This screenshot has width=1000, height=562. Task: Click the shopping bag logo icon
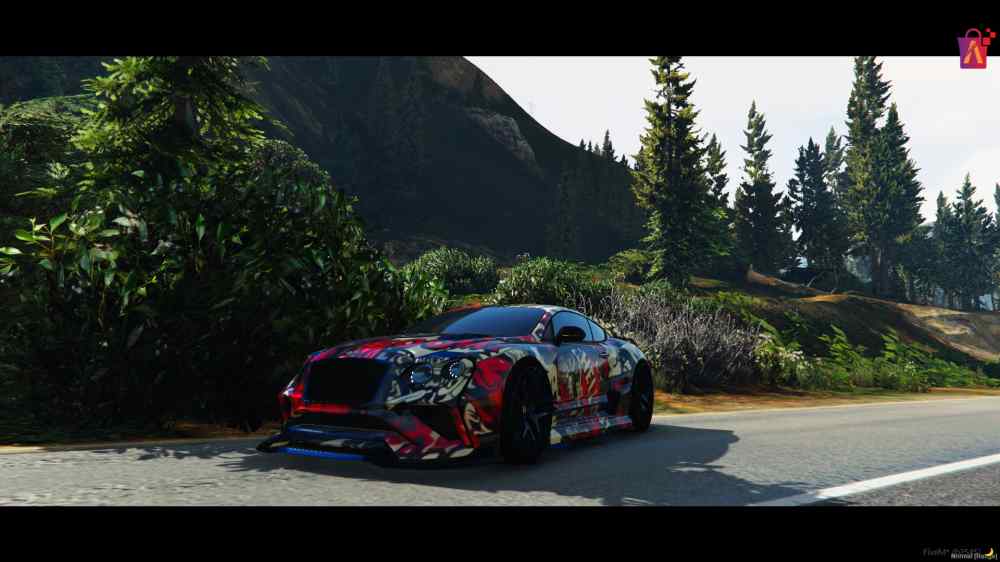tap(974, 48)
